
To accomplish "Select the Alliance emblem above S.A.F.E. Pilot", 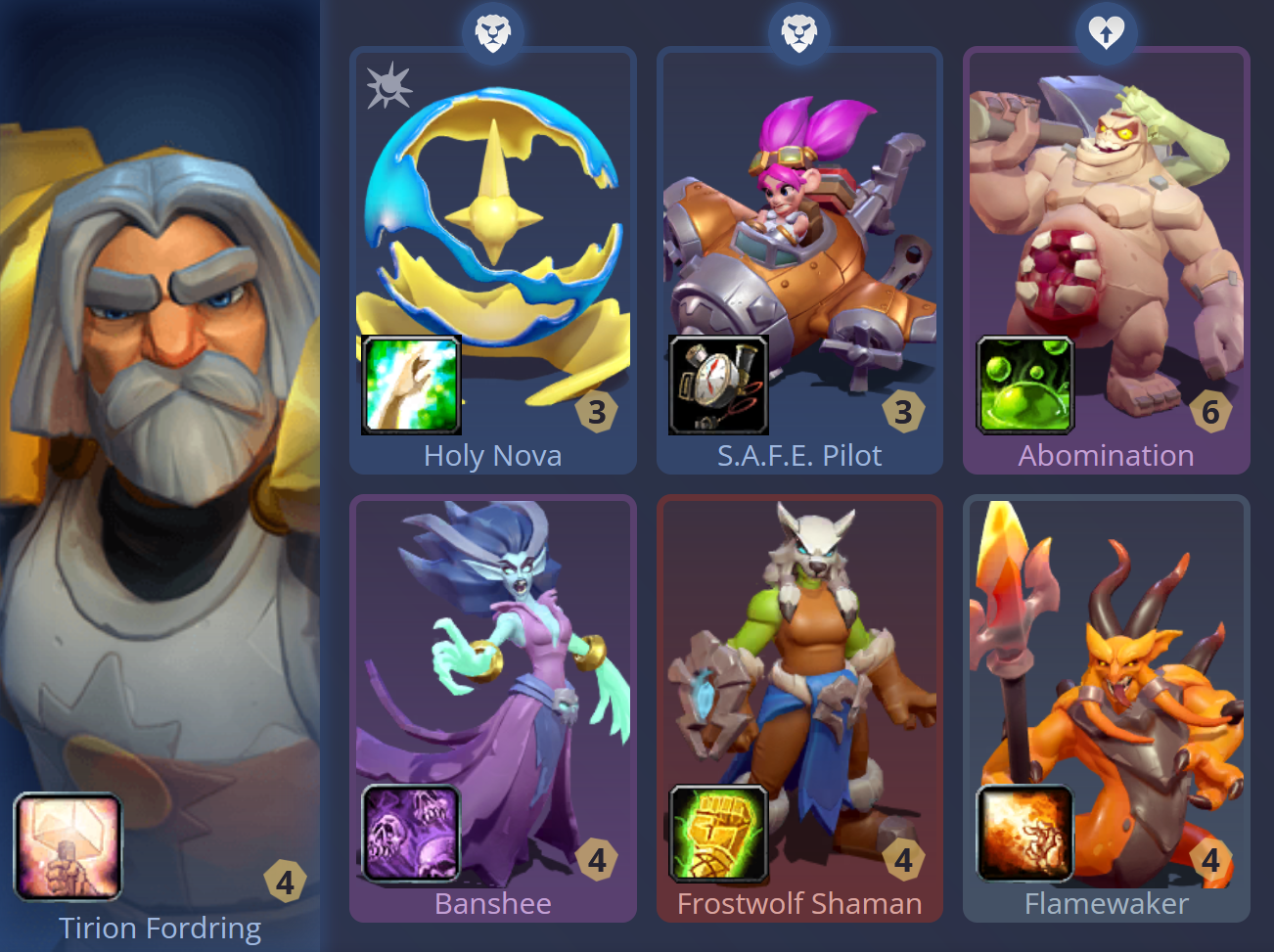I will (x=799, y=30).
